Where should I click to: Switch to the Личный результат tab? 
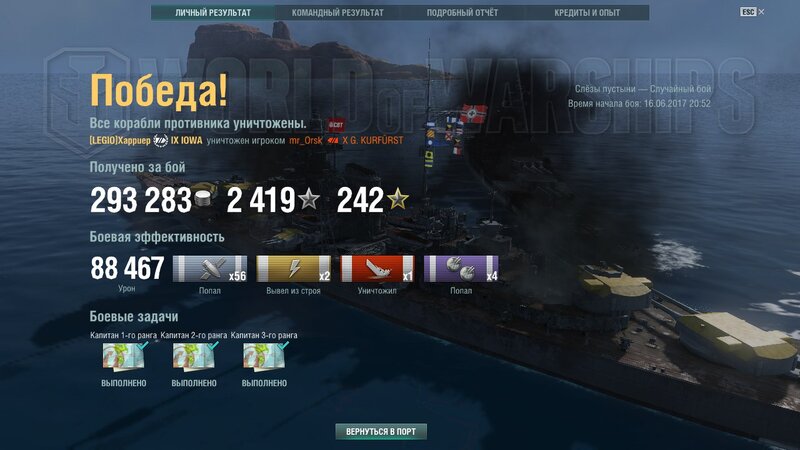click(x=212, y=13)
